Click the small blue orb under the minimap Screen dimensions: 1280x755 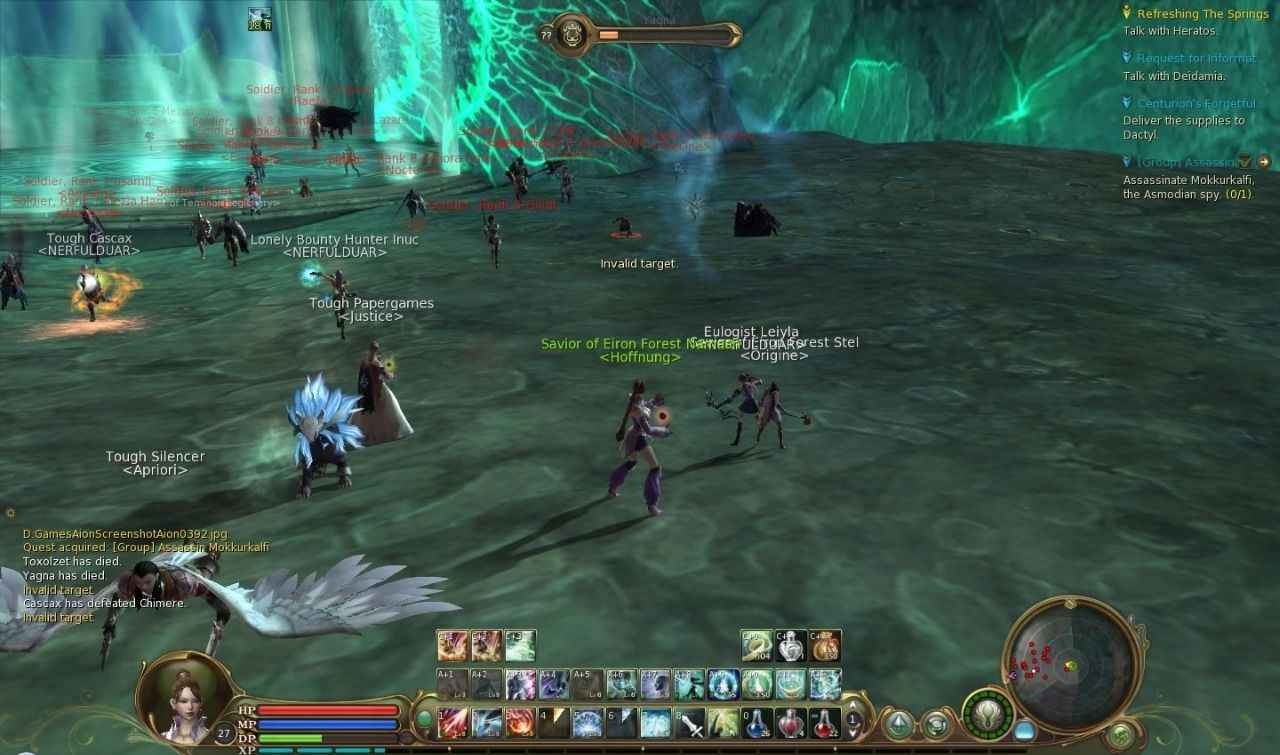1025,730
